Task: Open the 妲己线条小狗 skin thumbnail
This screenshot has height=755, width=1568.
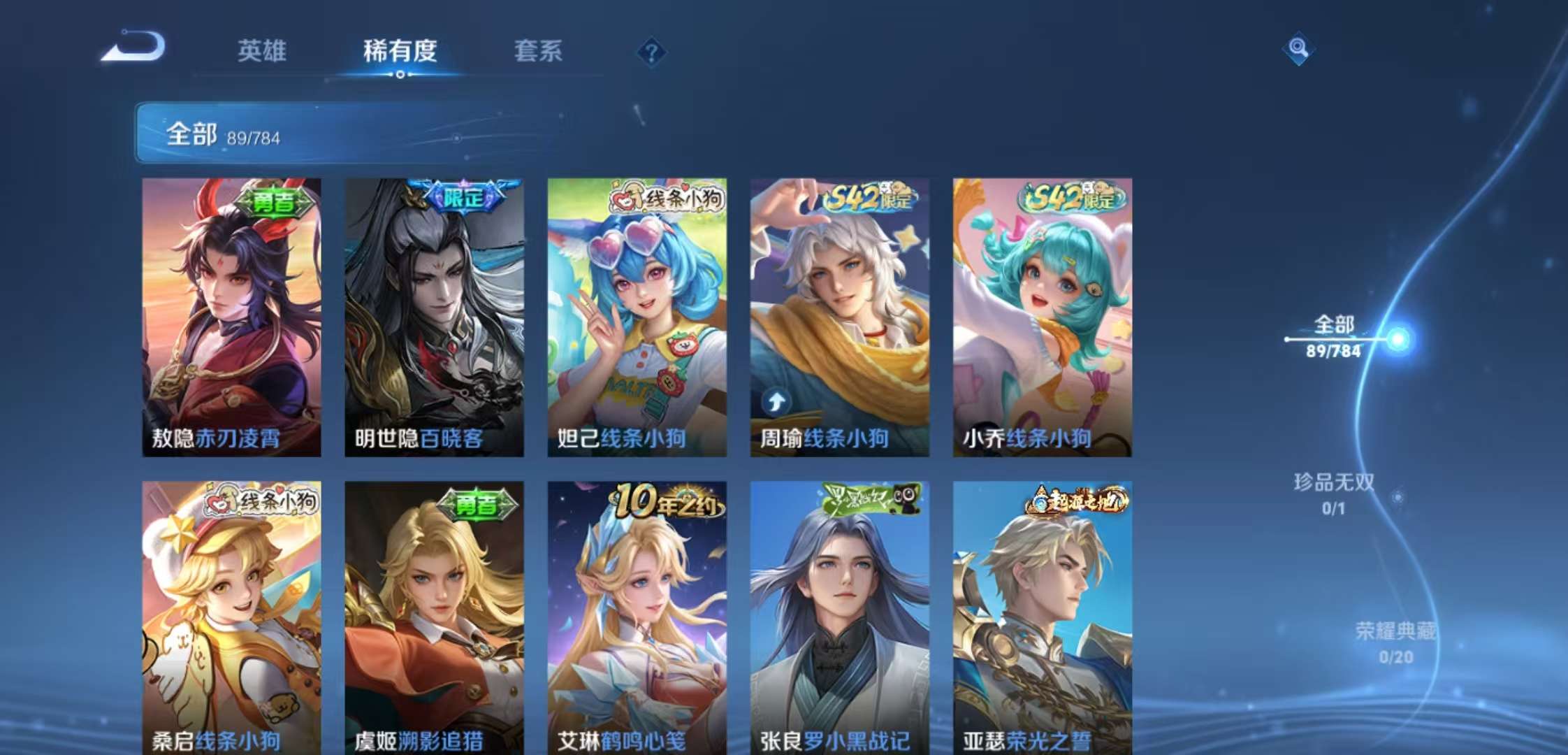Action: pos(643,315)
